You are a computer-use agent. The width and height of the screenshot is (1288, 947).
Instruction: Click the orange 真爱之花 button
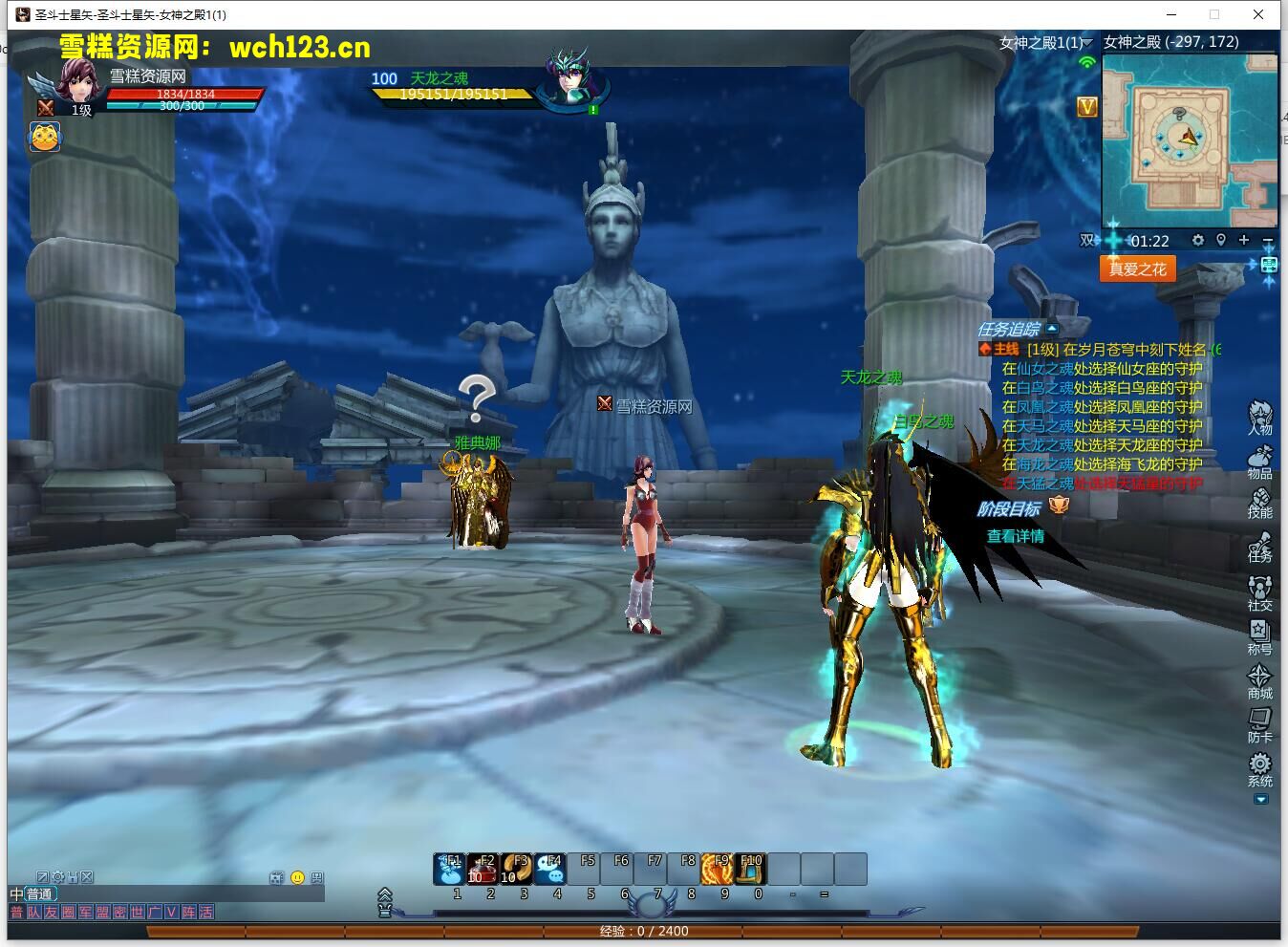pyautogui.click(x=1137, y=269)
